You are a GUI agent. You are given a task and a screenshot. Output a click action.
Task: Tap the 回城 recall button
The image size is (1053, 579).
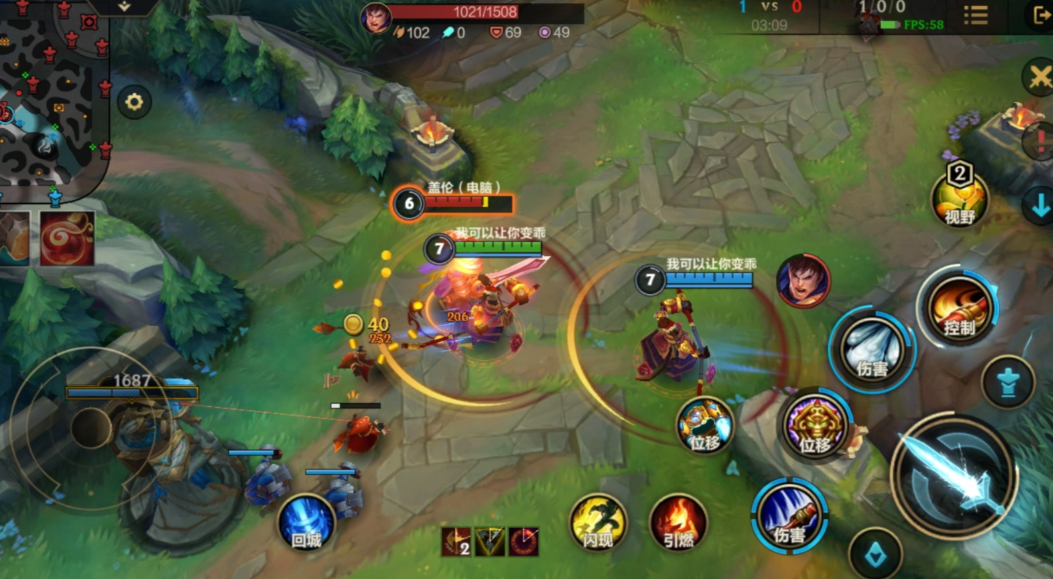pos(306,522)
